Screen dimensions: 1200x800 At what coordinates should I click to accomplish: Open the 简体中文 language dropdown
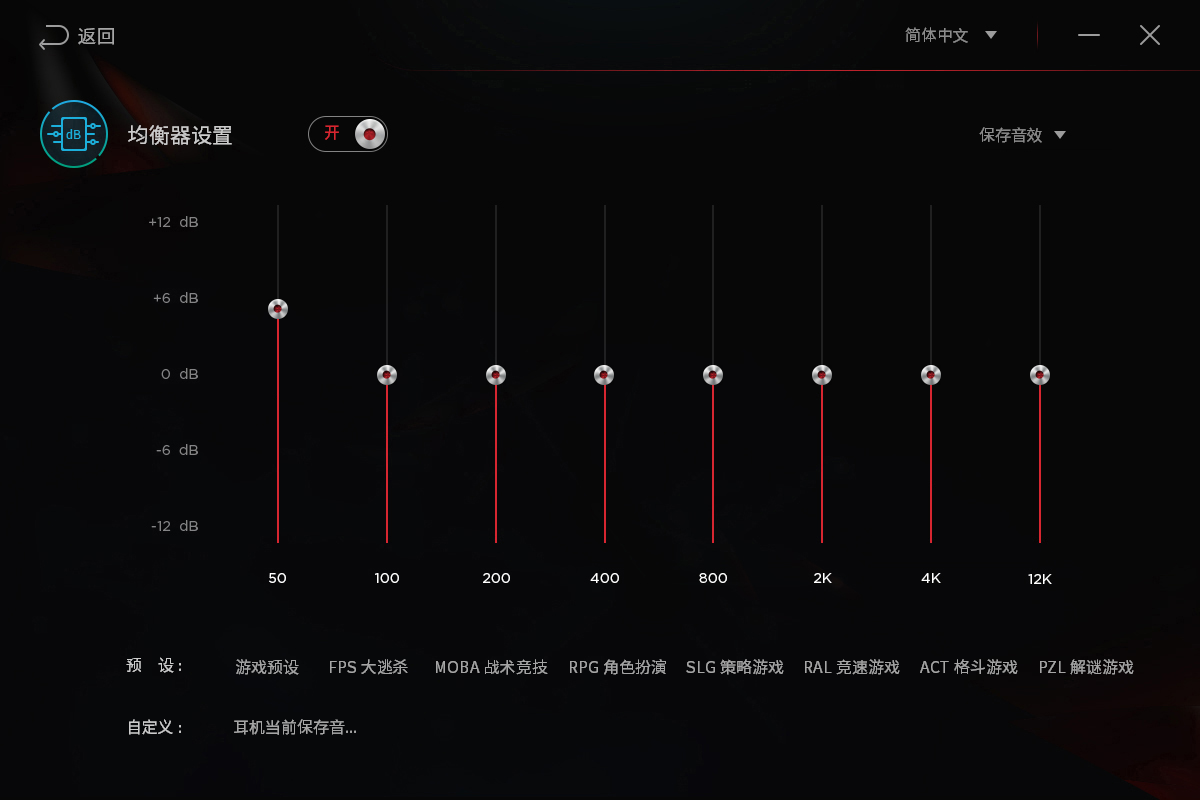[x=950, y=35]
